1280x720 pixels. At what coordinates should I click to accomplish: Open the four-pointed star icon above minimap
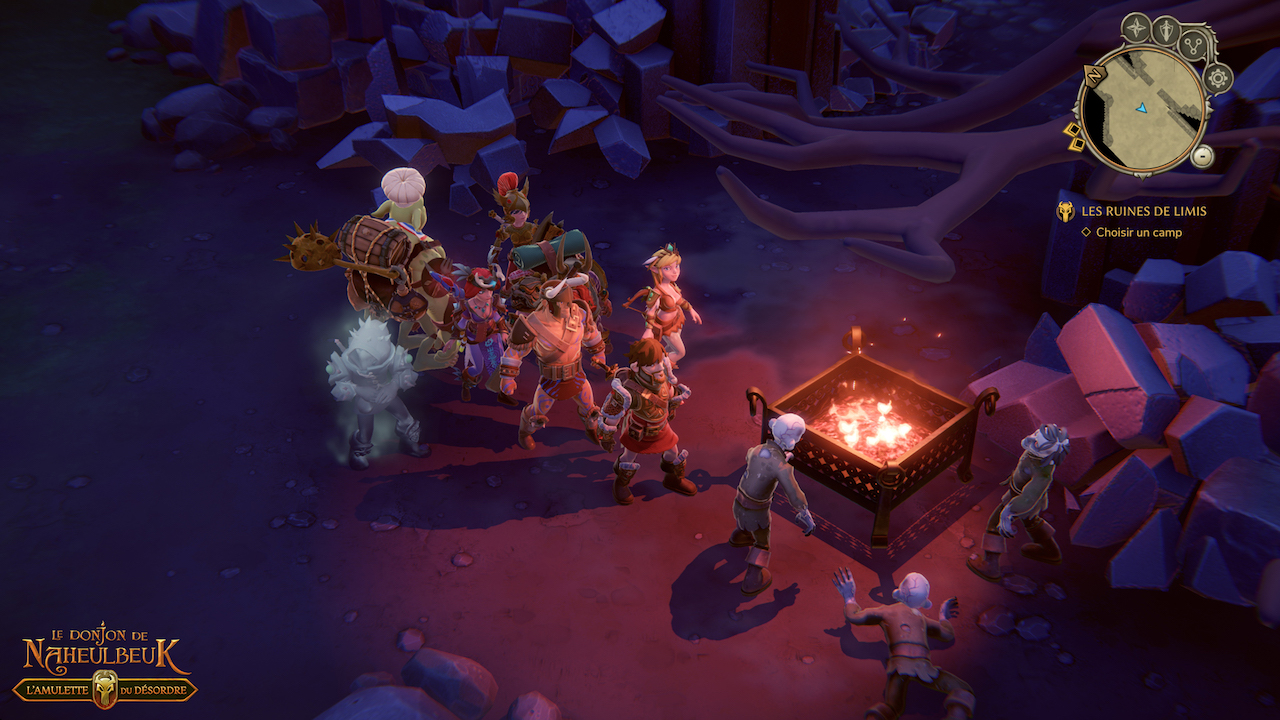click(1136, 27)
